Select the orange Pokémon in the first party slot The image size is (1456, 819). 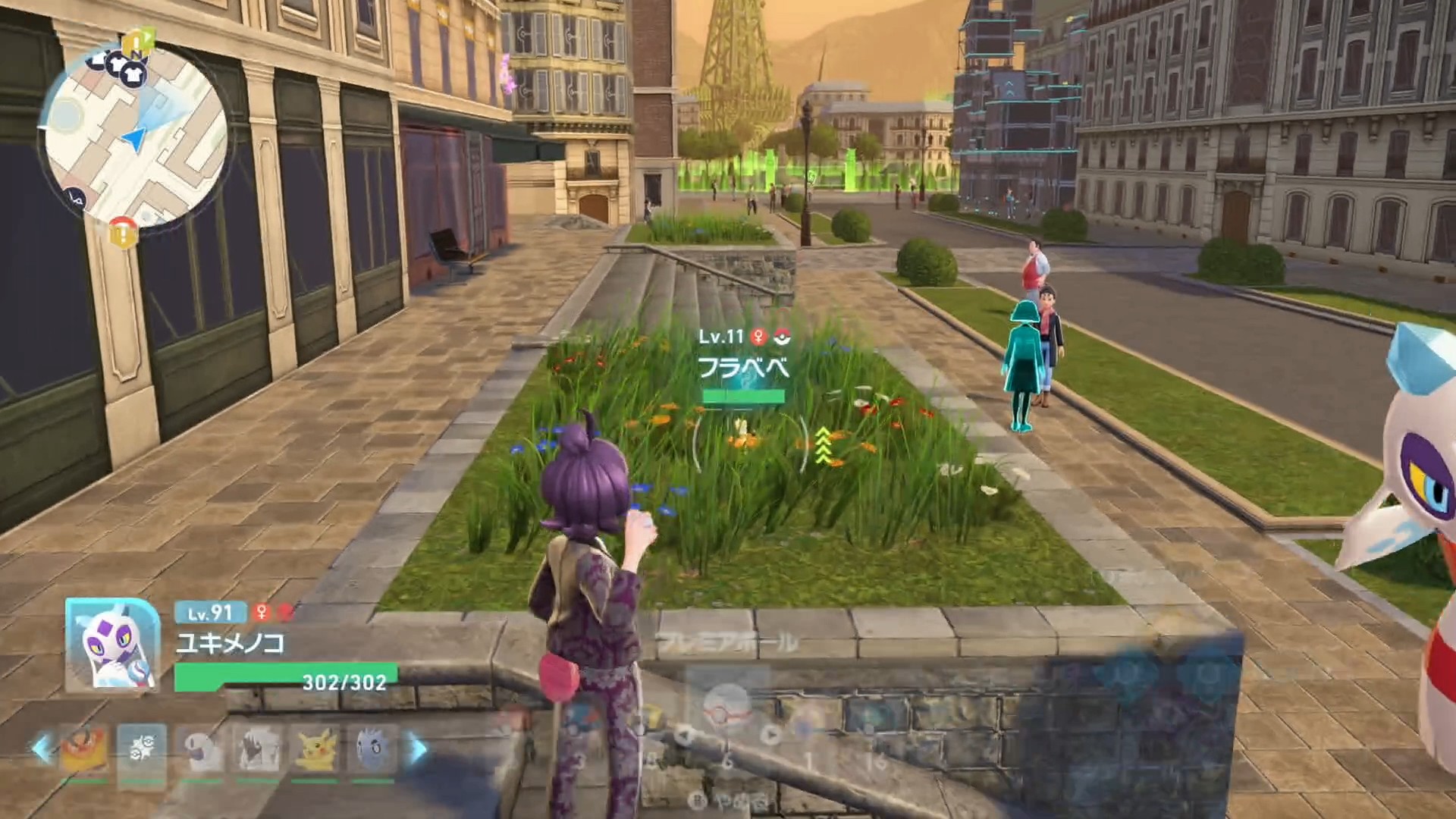coord(83,748)
